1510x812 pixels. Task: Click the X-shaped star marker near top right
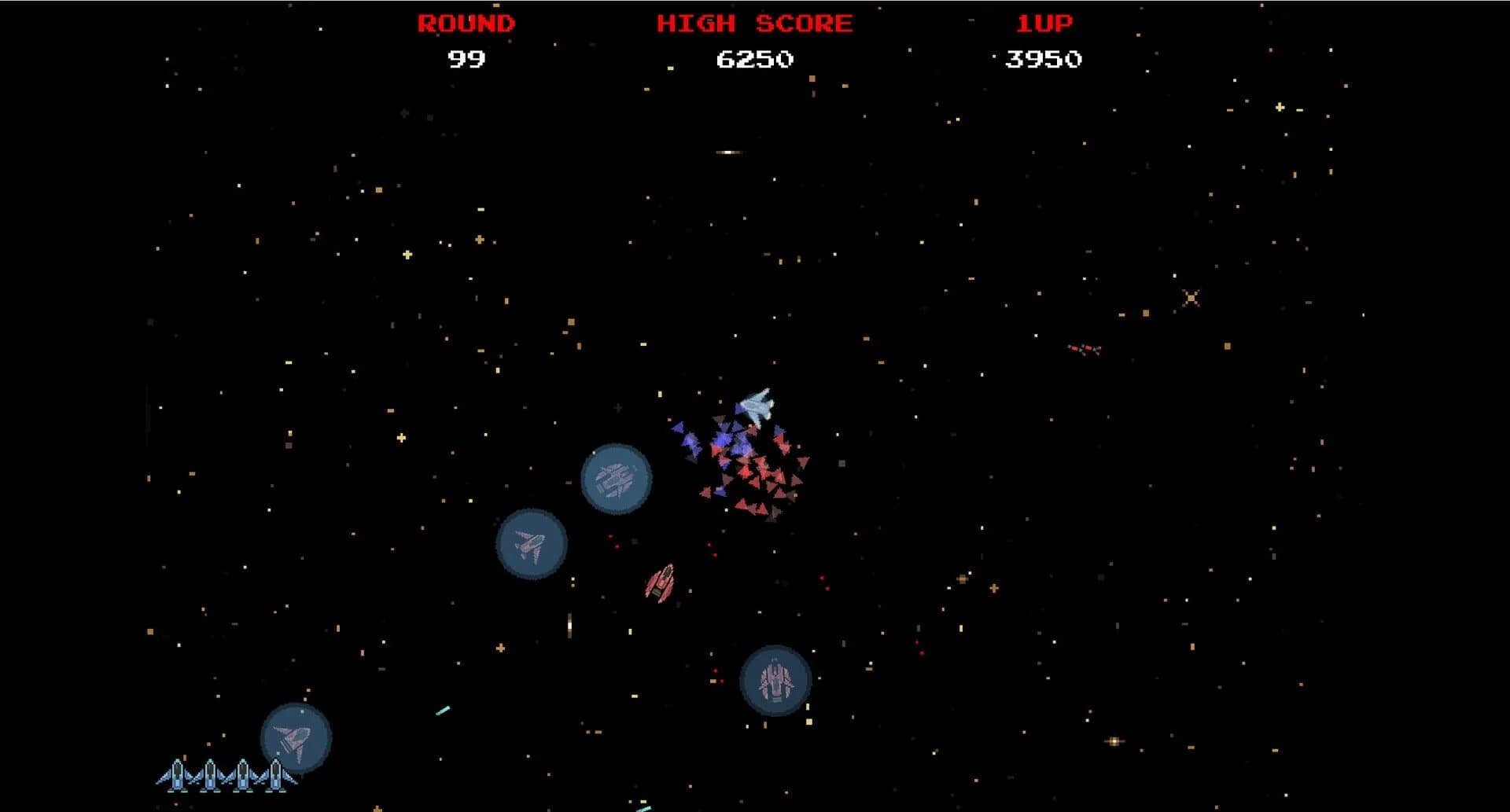(1190, 297)
